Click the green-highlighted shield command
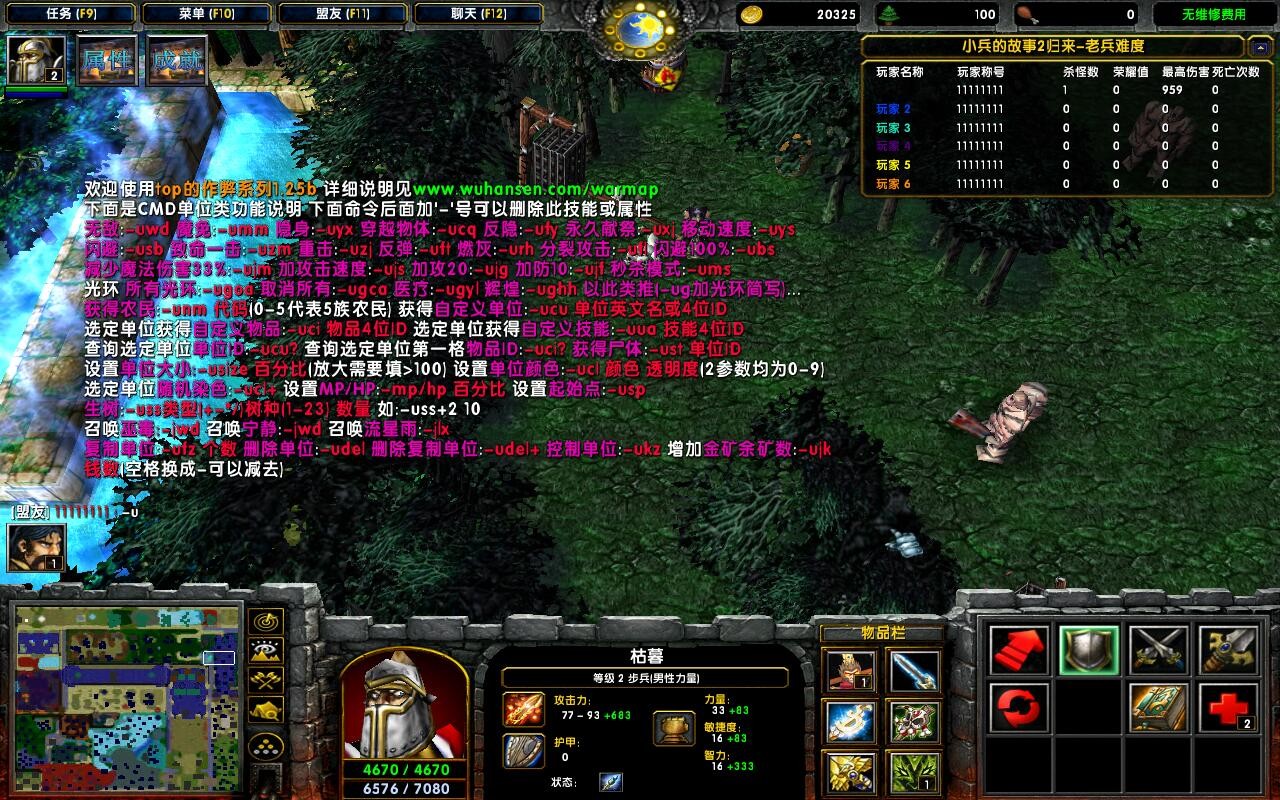This screenshot has width=1280, height=800. coord(1089,651)
